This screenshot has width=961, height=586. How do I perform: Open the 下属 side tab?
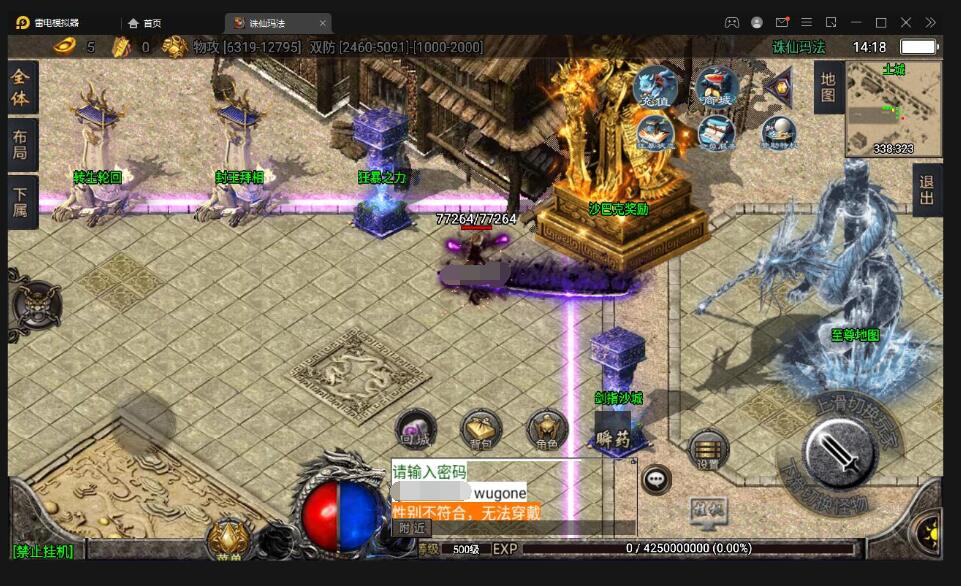(20, 203)
